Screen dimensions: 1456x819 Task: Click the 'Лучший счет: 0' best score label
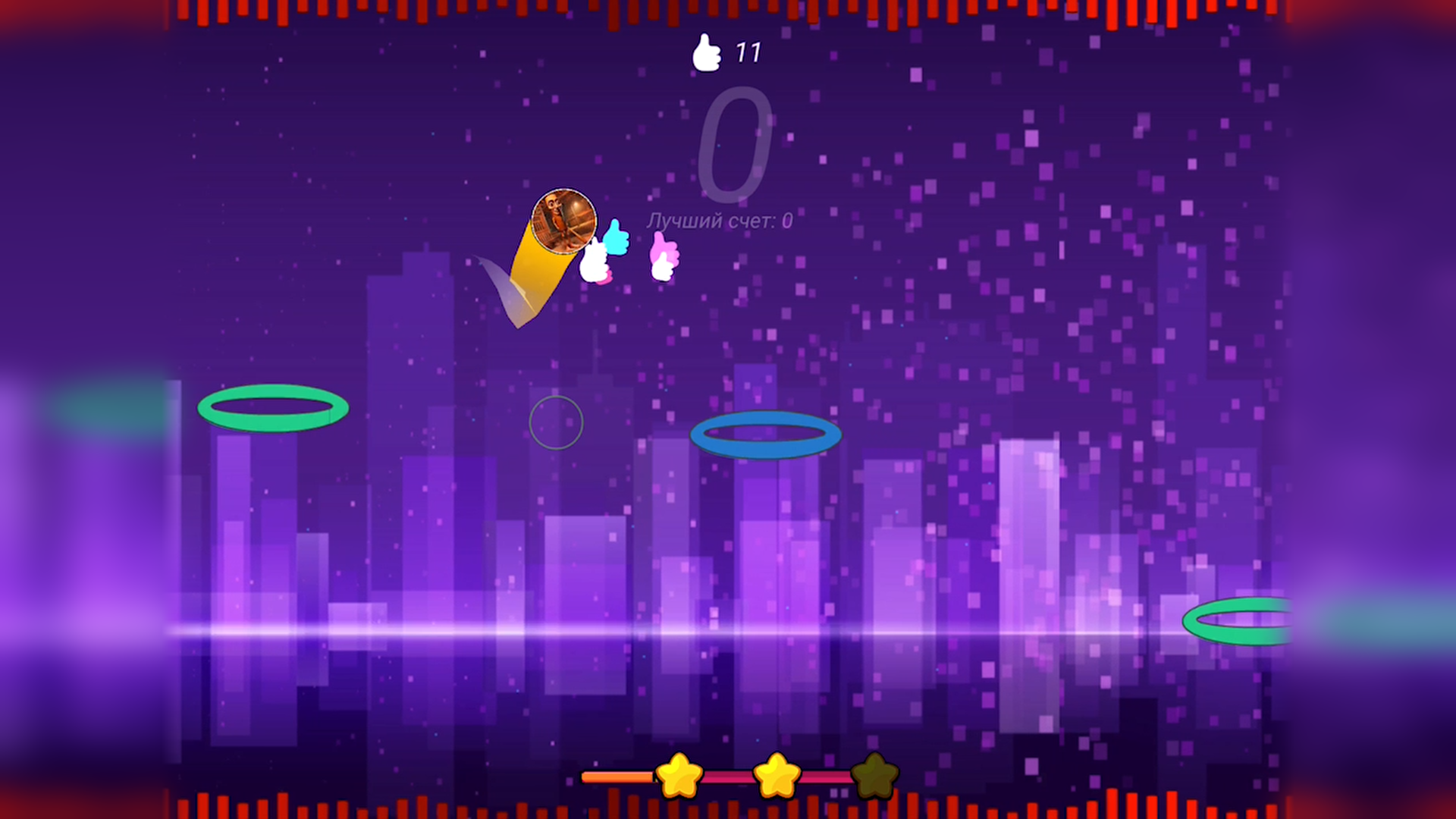[x=719, y=220]
